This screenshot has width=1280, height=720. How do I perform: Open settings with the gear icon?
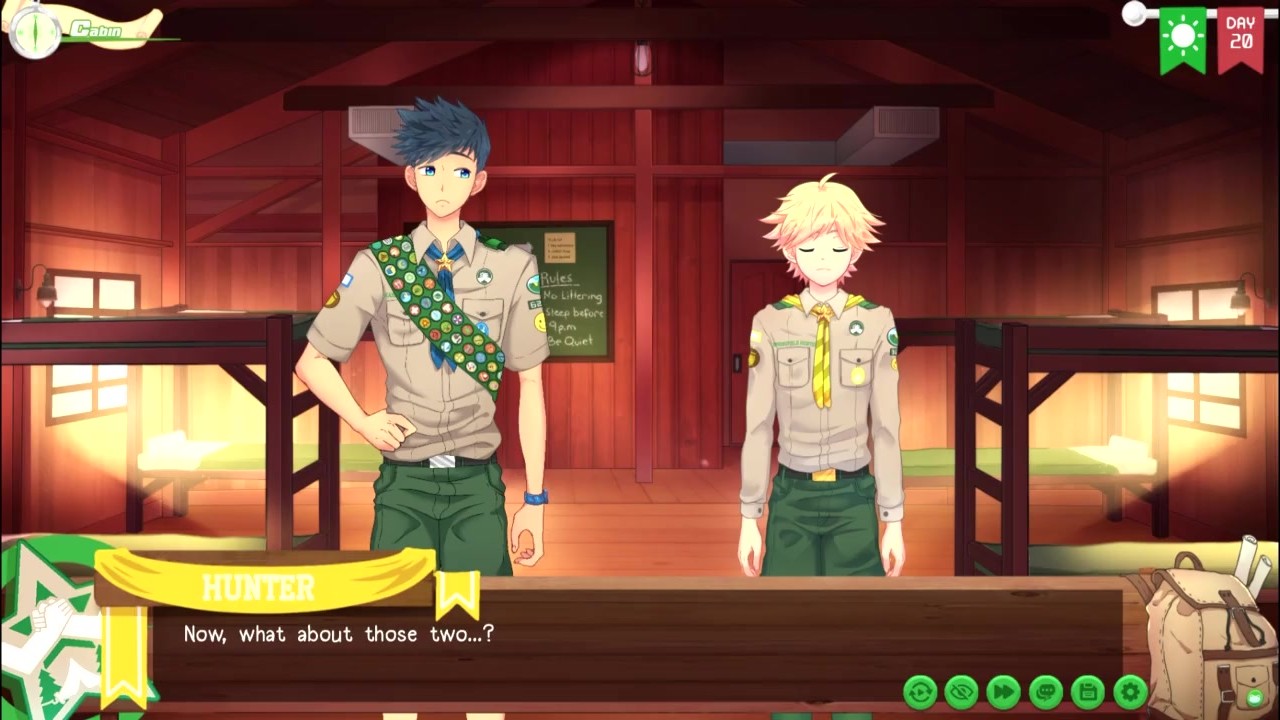coord(1130,691)
